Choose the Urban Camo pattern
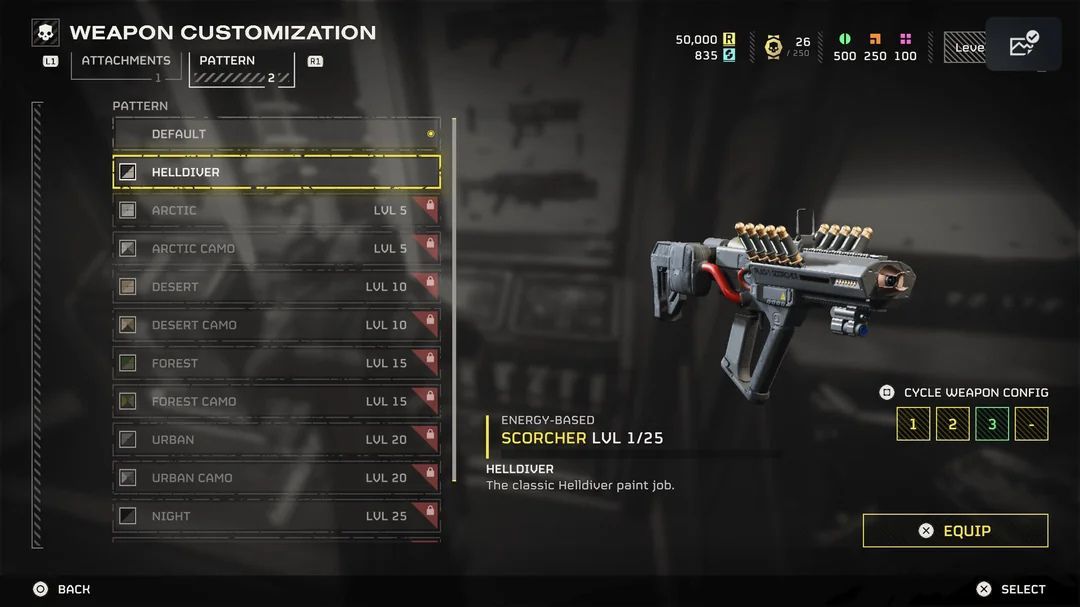 (276, 478)
